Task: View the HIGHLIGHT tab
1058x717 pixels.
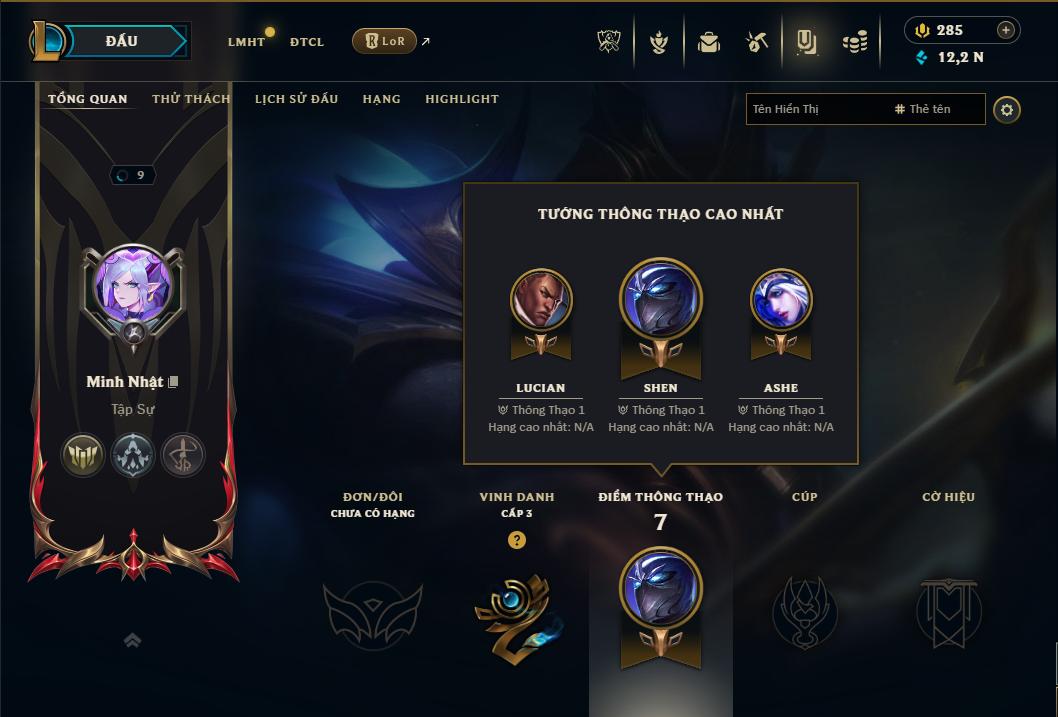Action: click(462, 99)
